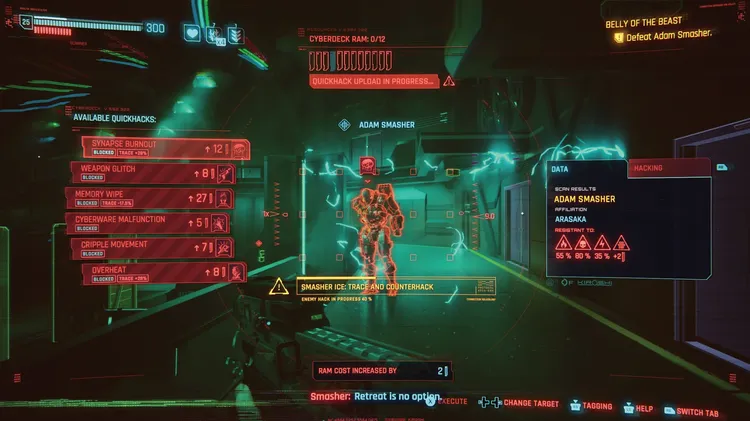Click the Smasher ICE trace warning banner
This screenshot has height=421, width=750.
[382, 287]
